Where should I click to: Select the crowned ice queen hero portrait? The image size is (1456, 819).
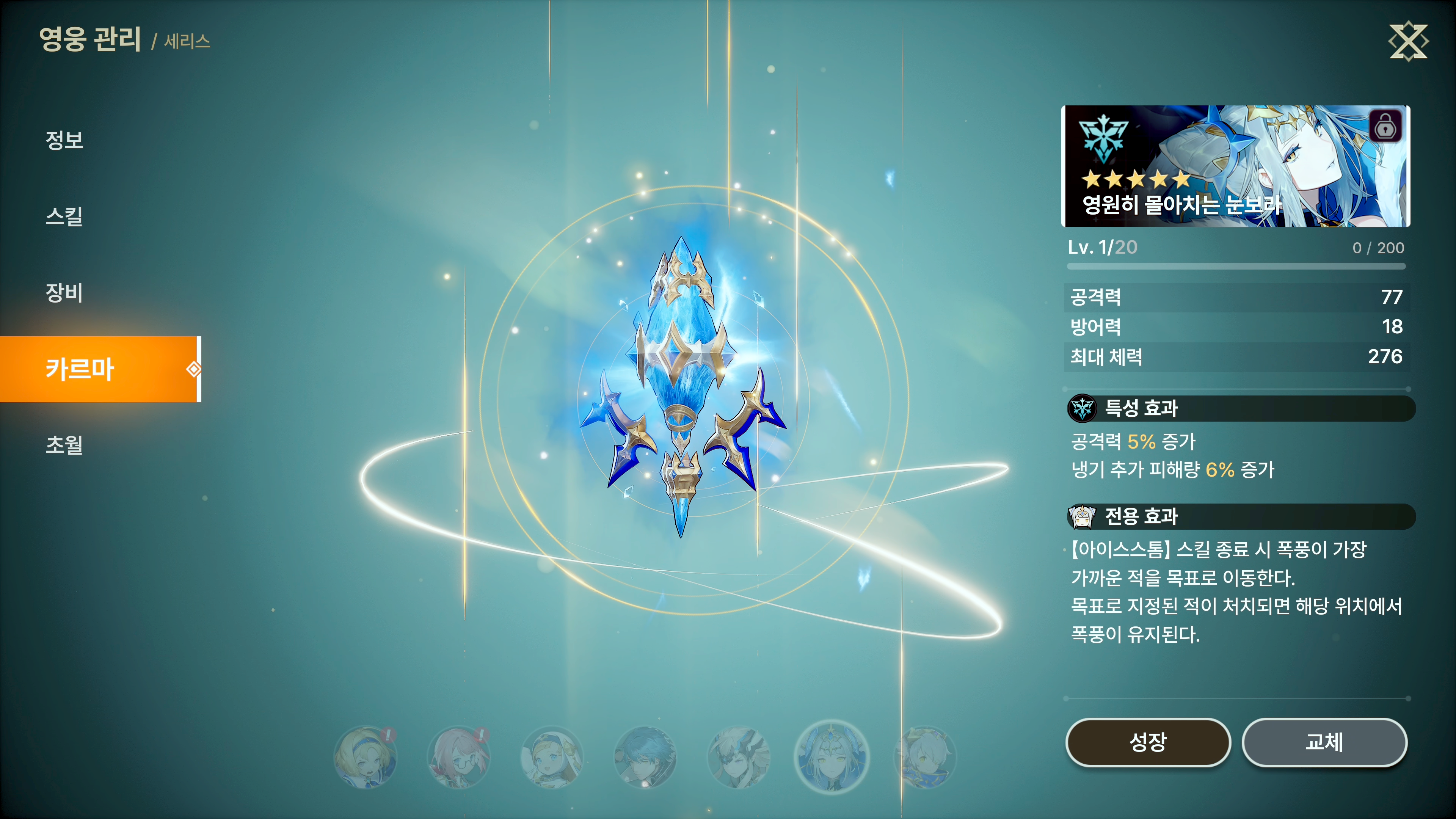pyautogui.click(x=832, y=758)
